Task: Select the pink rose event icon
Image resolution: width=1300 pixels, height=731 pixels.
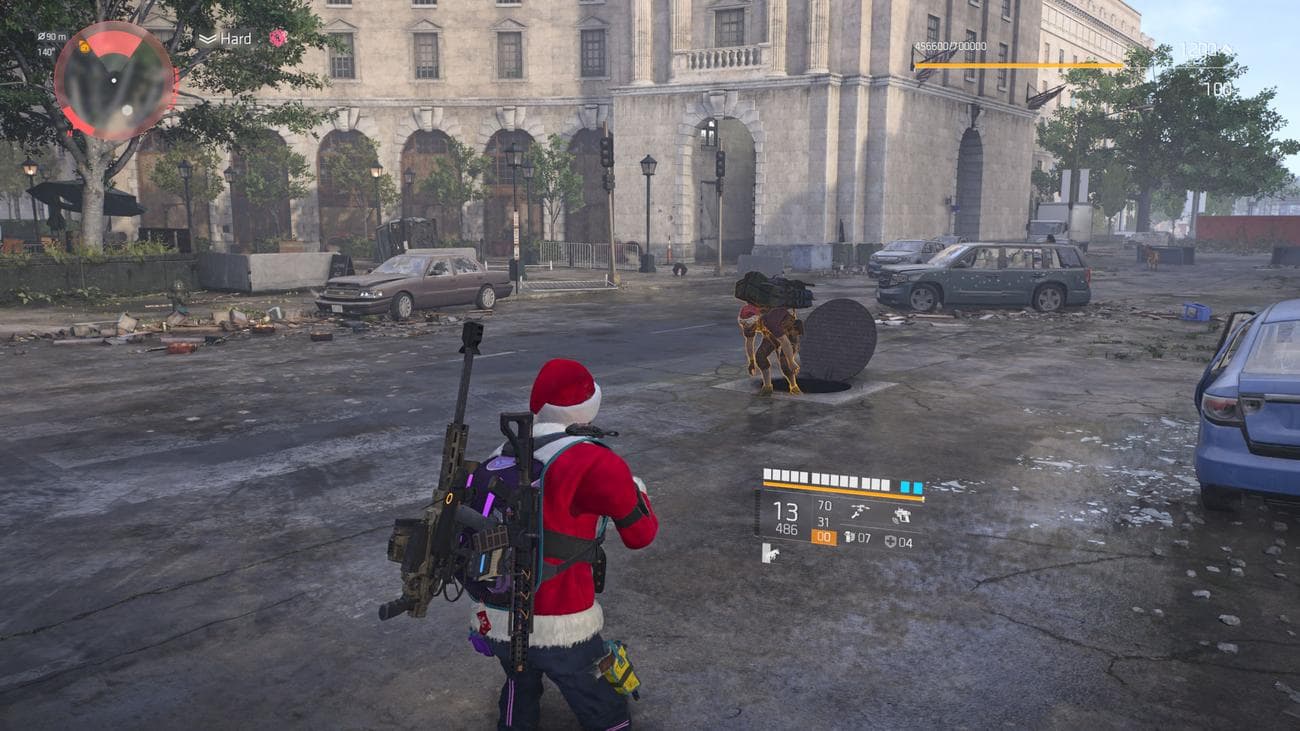Action: [x=278, y=38]
